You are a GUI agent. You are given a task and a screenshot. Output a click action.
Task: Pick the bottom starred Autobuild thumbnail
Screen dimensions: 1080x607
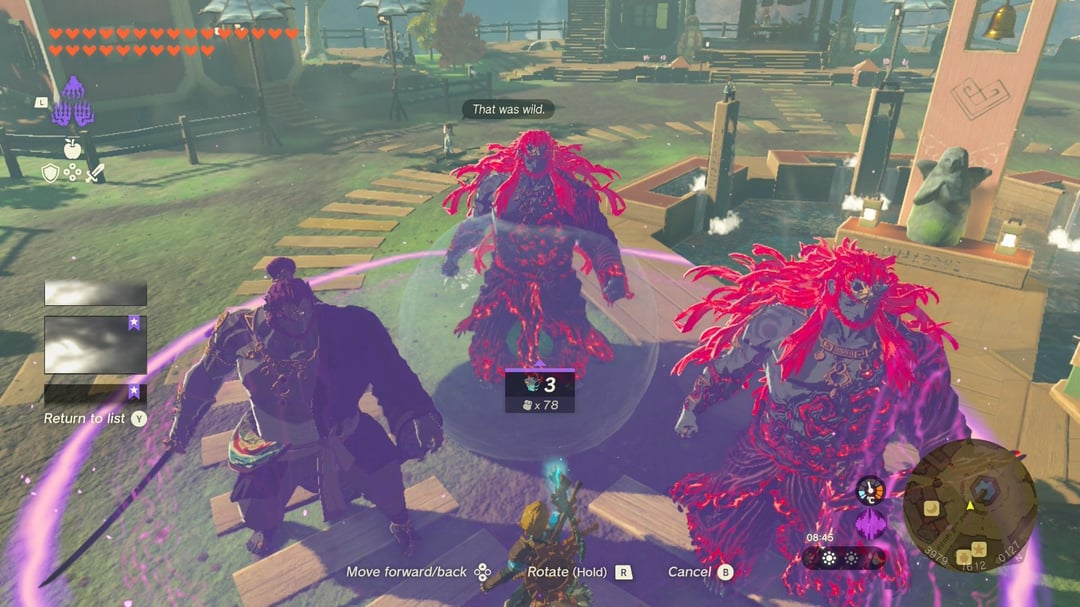coord(95,393)
